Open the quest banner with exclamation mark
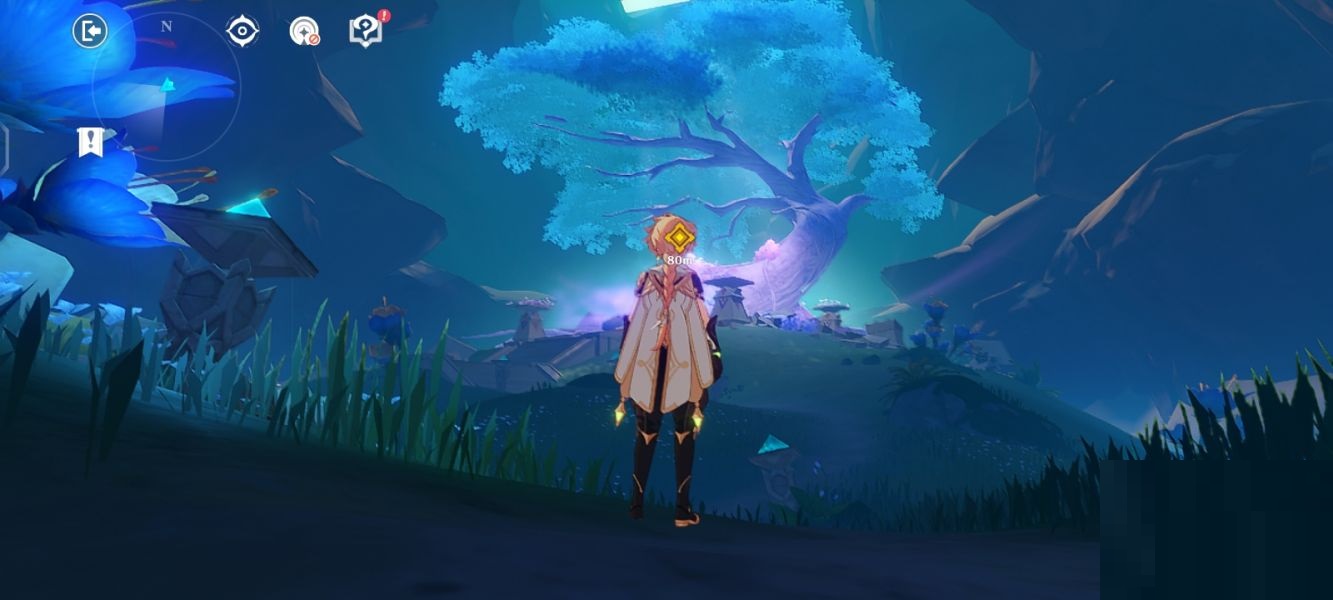Image resolution: width=1333 pixels, height=600 pixels. coord(91,142)
